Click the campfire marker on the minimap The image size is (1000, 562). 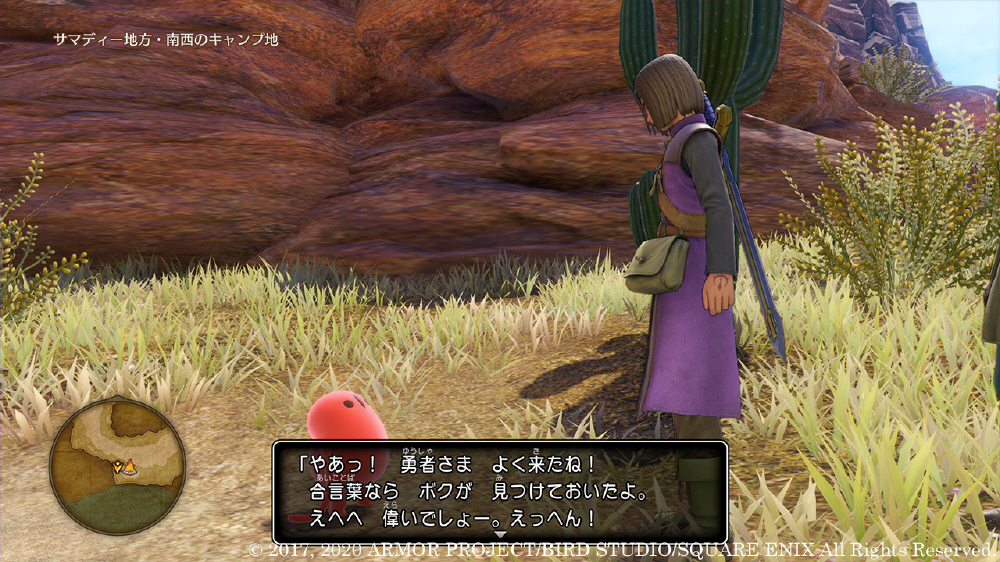tap(130, 466)
